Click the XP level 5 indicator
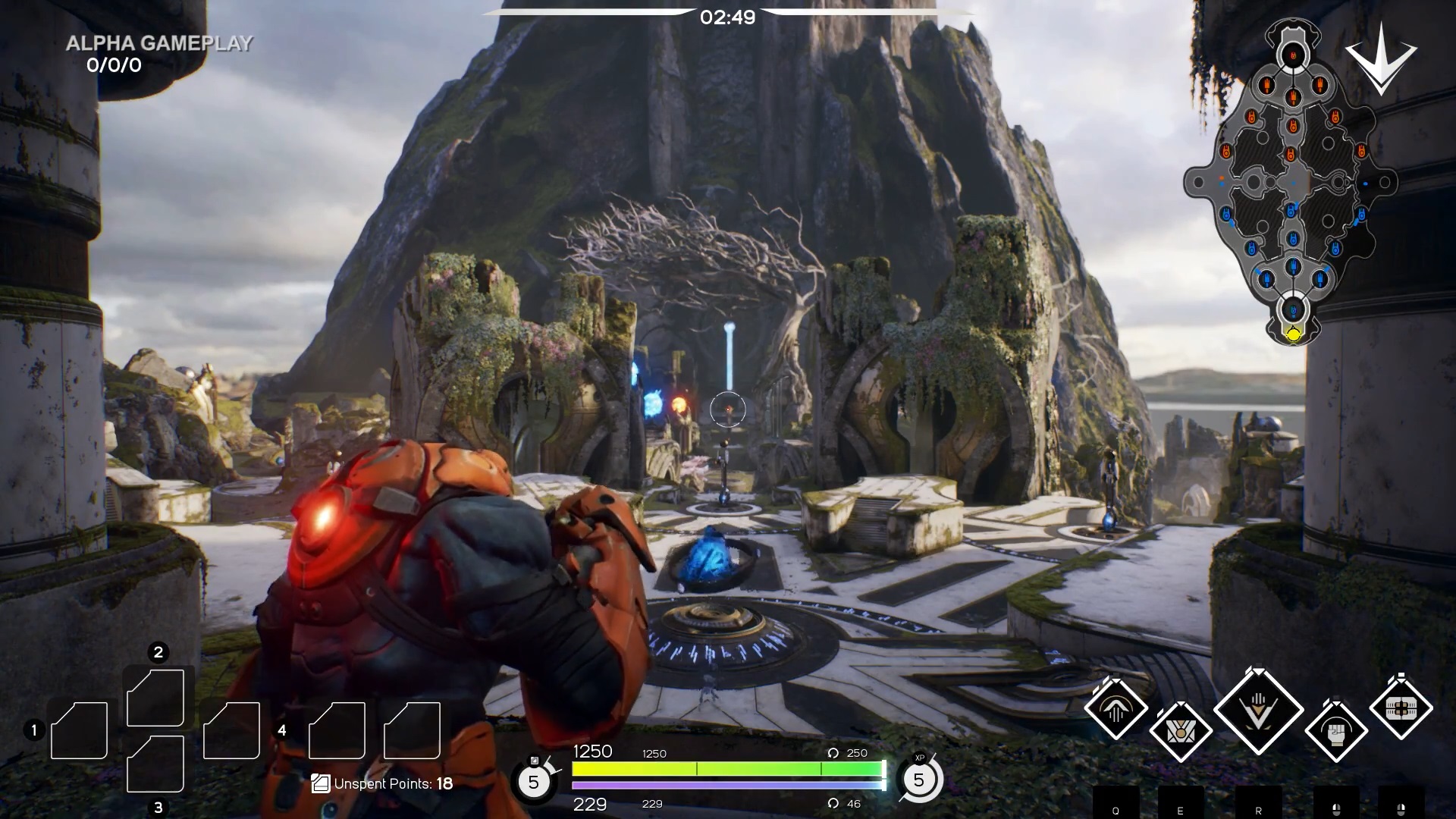Image resolution: width=1456 pixels, height=819 pixels. coord(919,780)
